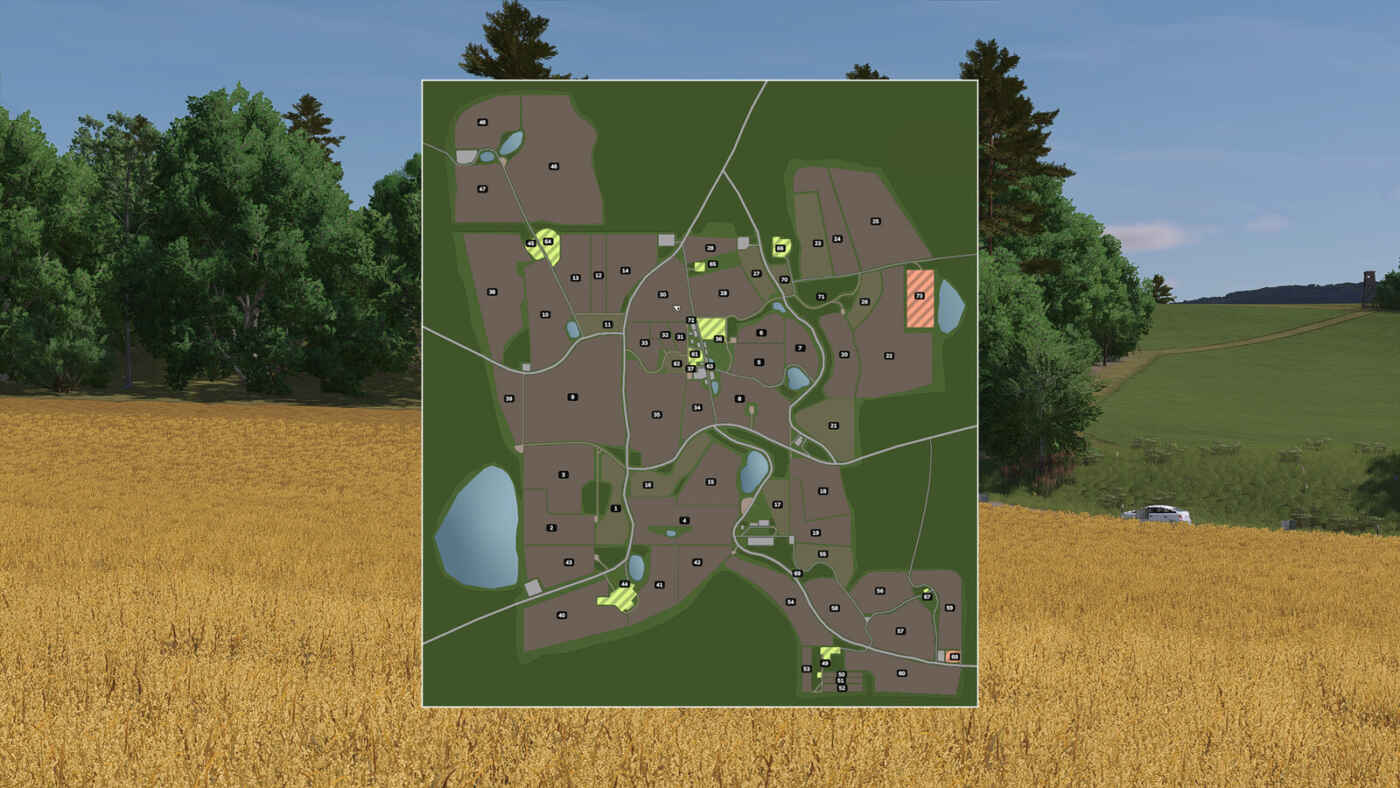1400x788 pixels.
Task: Click field 35 number label
Action: pos(656,414)
